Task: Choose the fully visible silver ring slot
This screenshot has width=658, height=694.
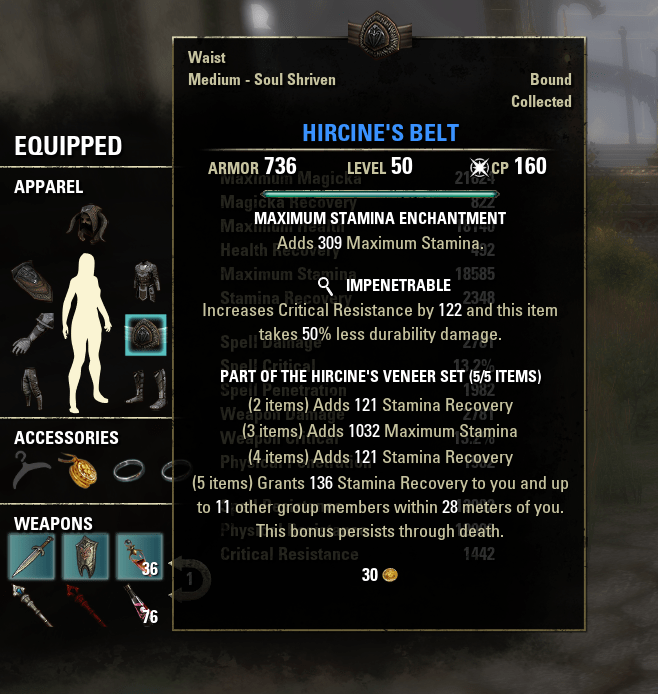Action: point(132,468)
